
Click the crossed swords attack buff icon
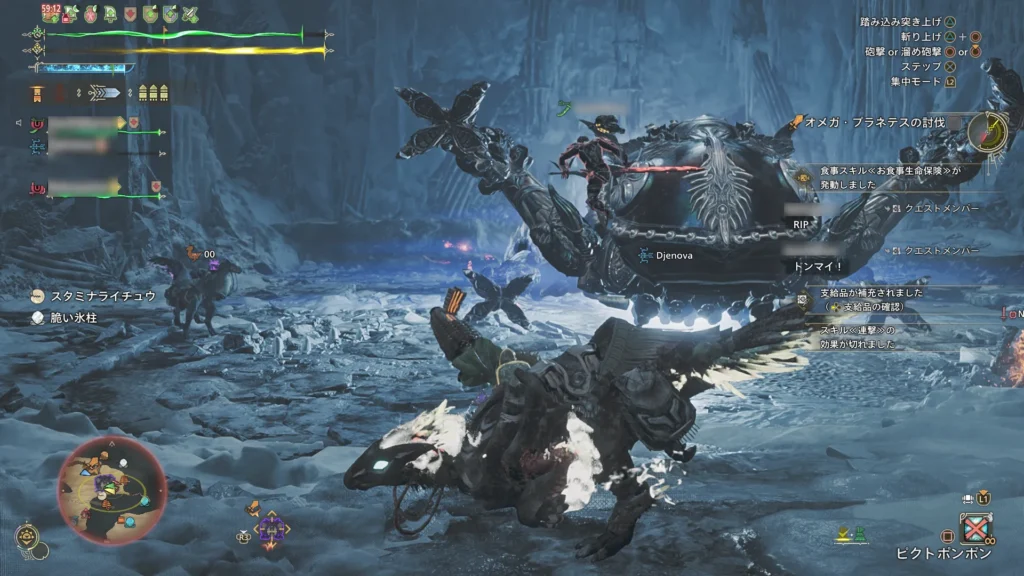(190, 14)
